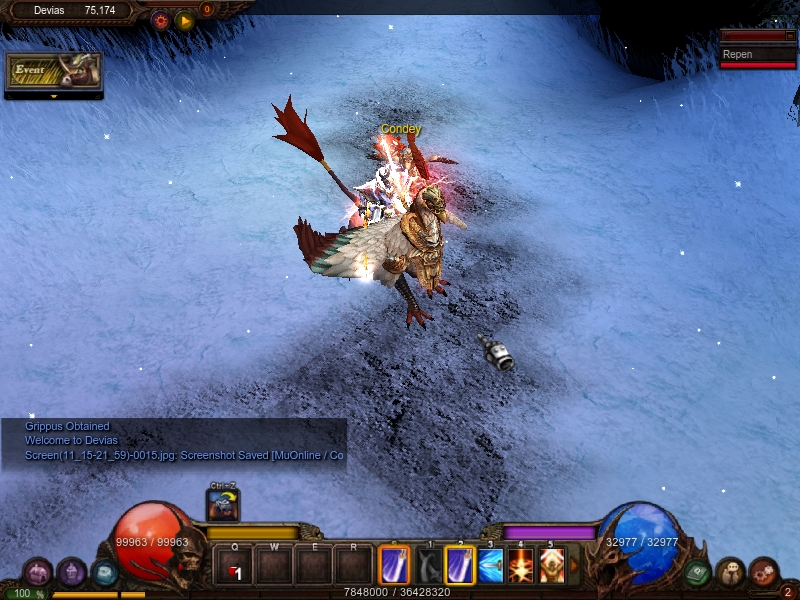Click the Repen party member entry

[758, 55]
